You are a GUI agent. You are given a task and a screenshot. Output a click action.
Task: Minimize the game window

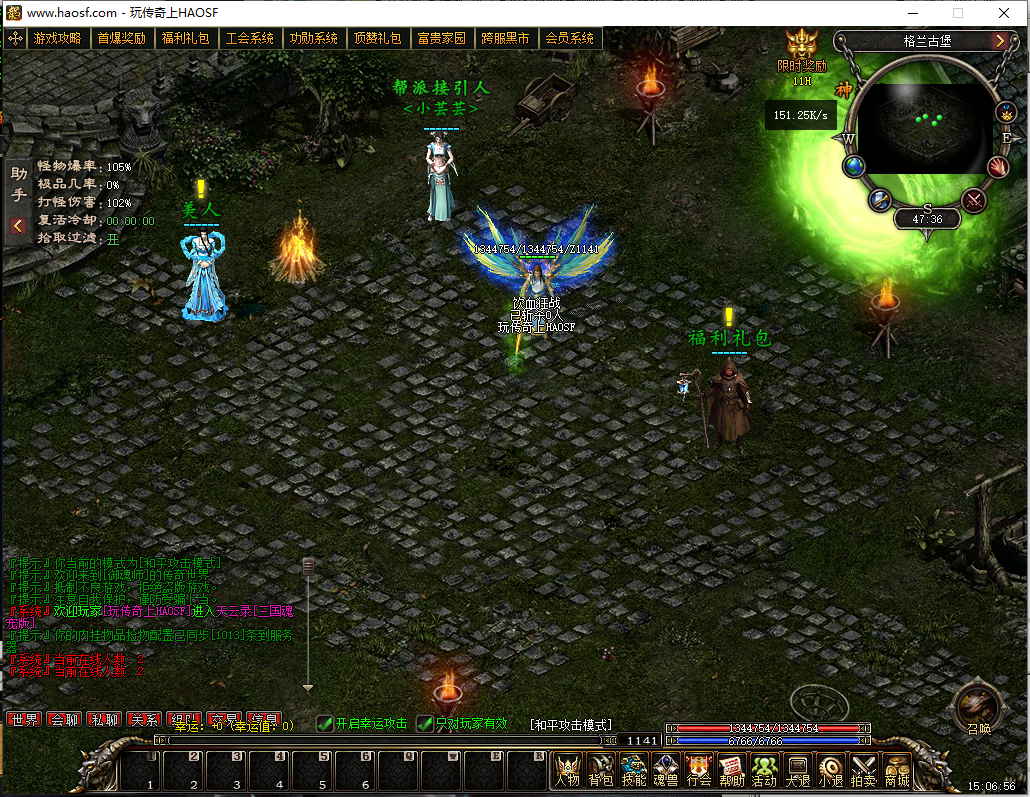click(x=912, y=13)
